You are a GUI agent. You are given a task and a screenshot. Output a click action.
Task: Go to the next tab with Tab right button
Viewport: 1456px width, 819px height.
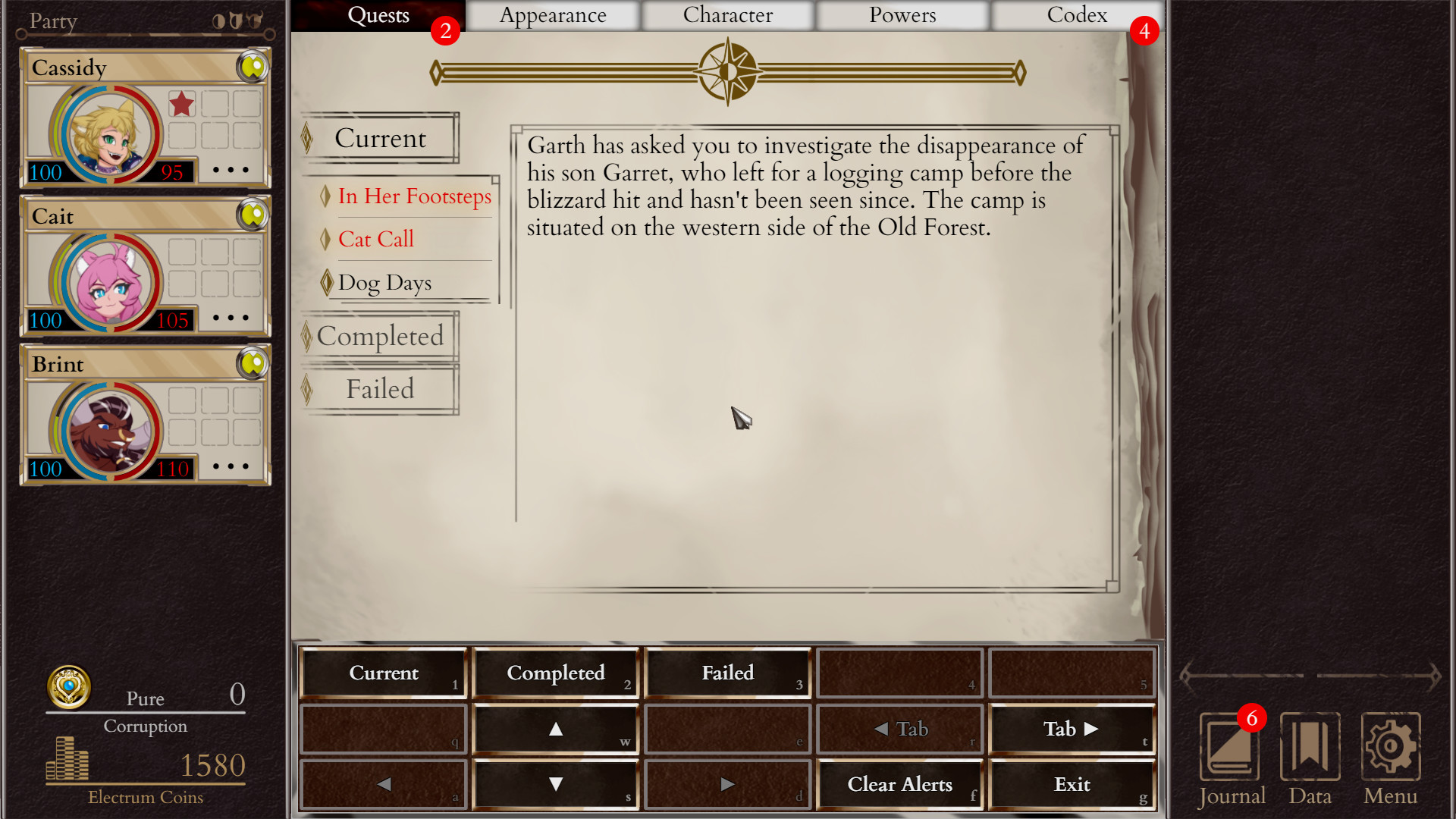(1072, 729)
